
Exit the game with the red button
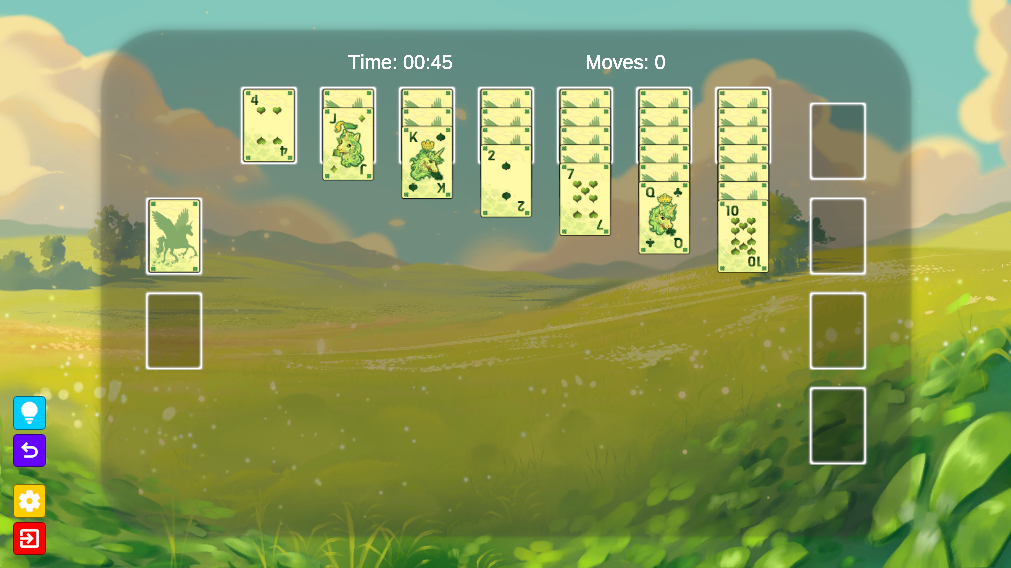click(29, 539)
